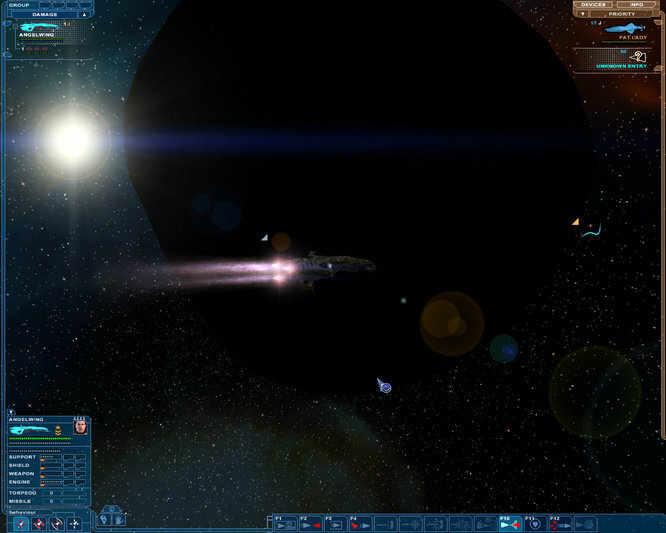Click the Damage header in group panel
The image size is (666, 533).
46,14
